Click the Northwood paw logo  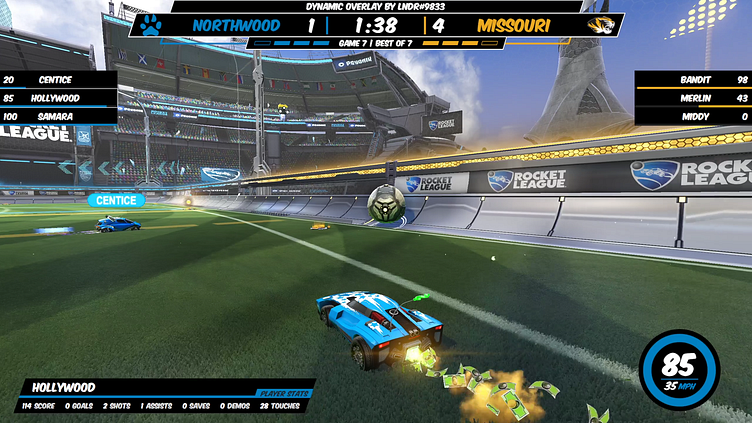point(151,25)
